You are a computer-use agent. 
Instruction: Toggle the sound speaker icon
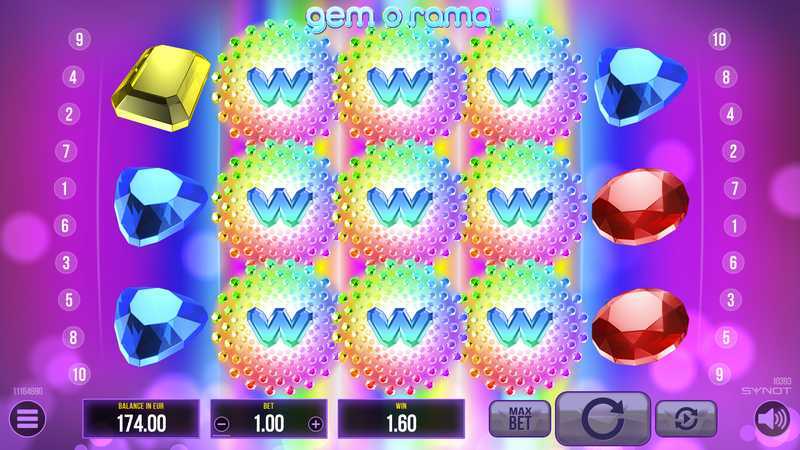coord(772,420)
